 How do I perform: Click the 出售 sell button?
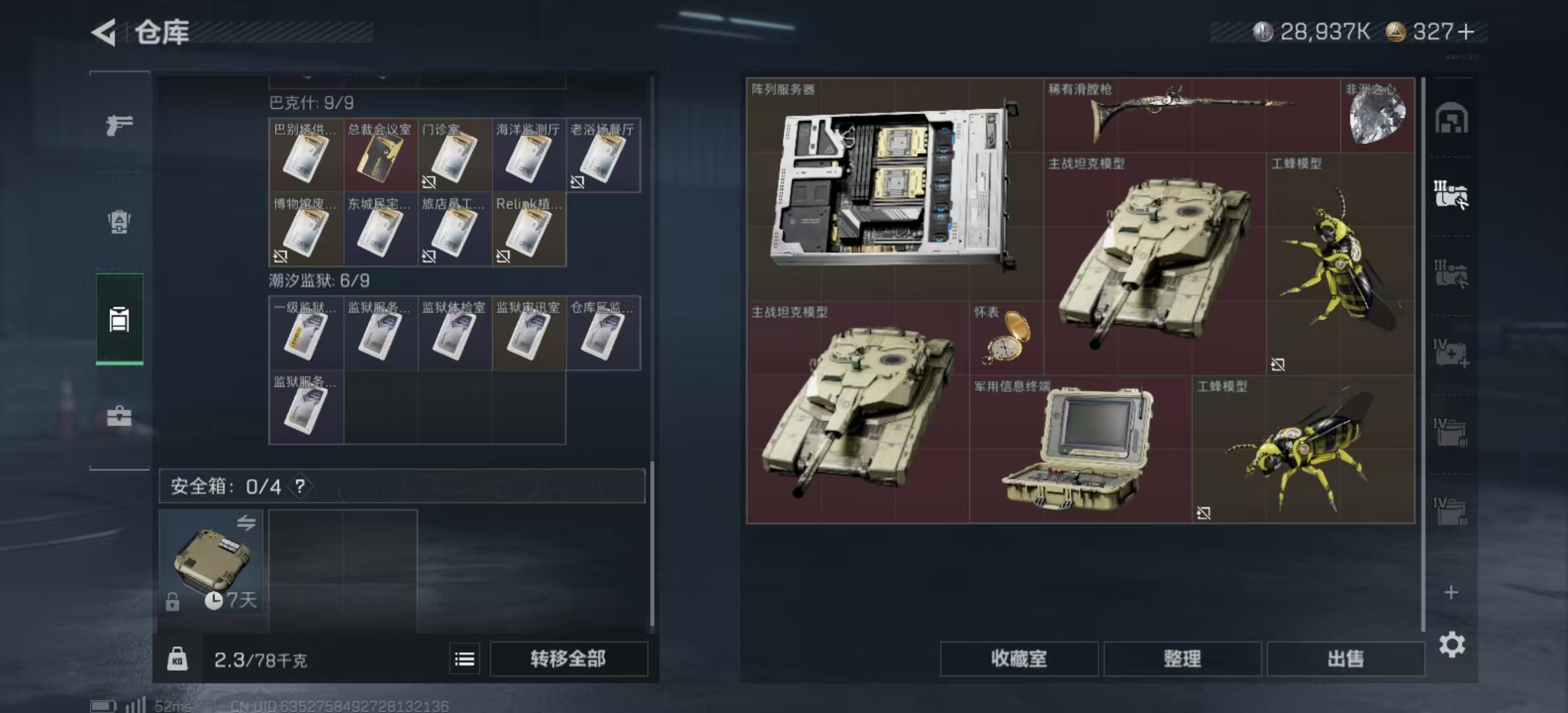pyautogui.click(x=1346, y=659)
